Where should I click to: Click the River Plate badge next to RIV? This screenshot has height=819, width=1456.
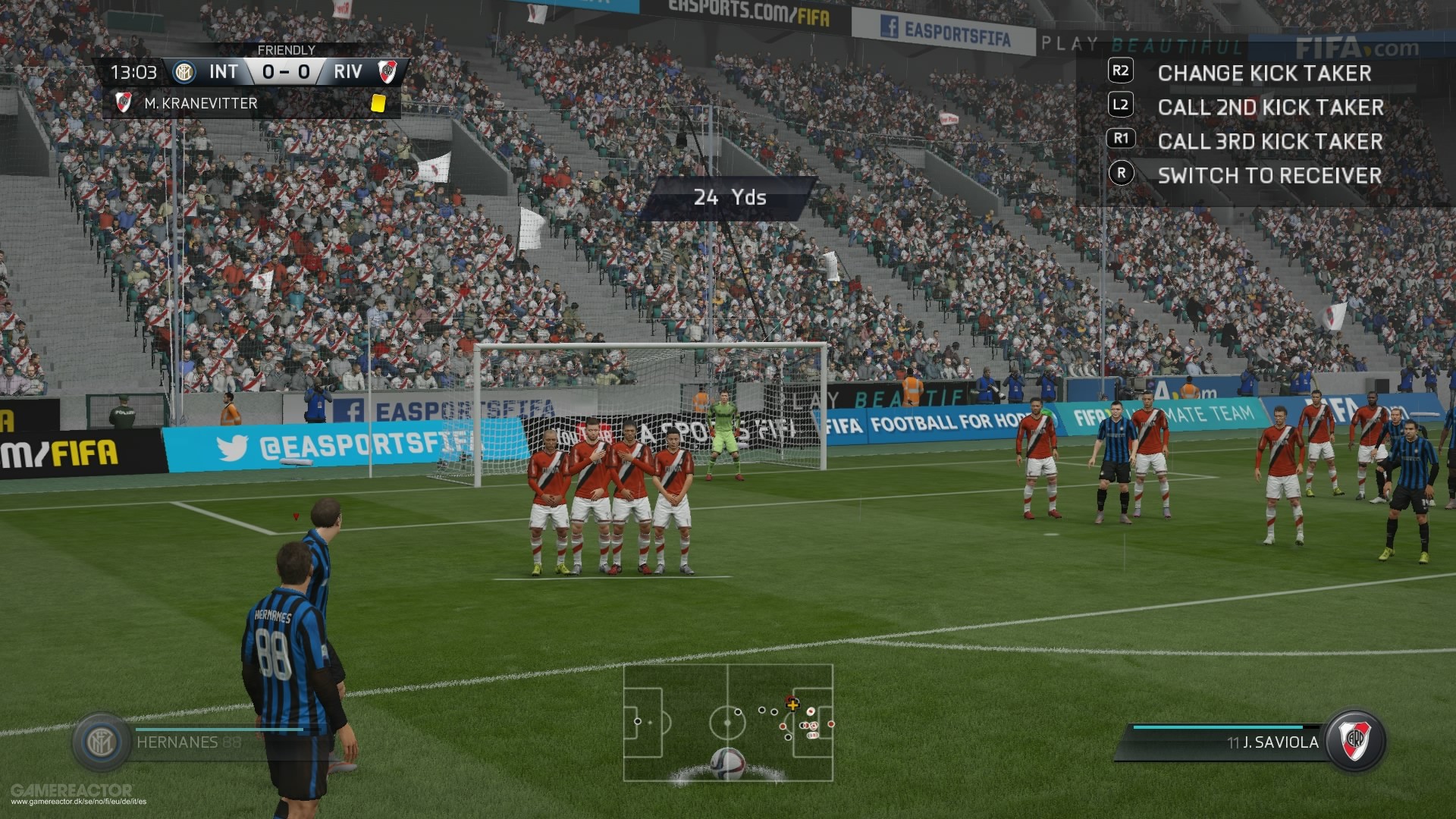coord(389,73)
